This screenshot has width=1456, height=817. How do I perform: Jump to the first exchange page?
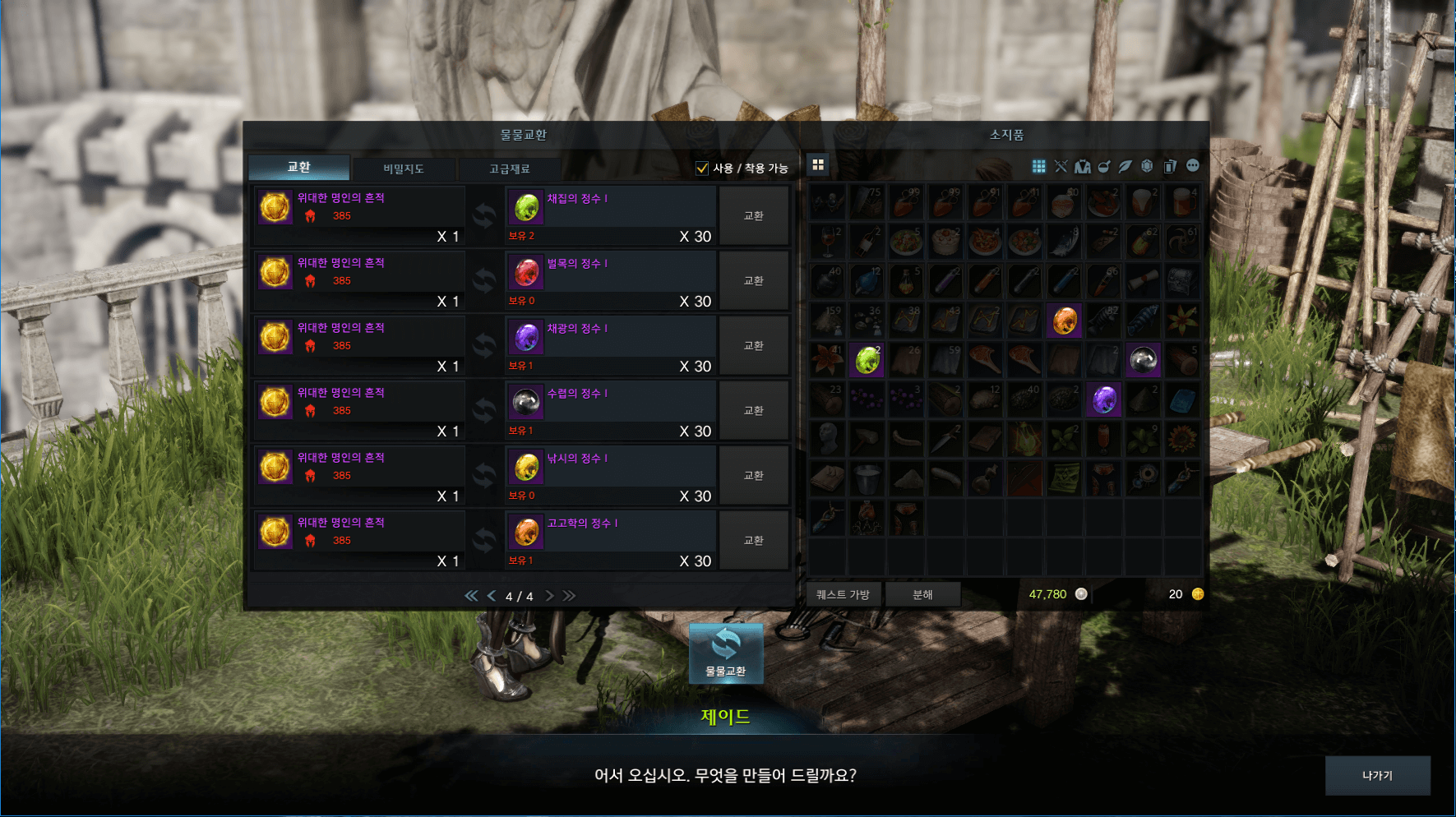click(x=471, y=596)
